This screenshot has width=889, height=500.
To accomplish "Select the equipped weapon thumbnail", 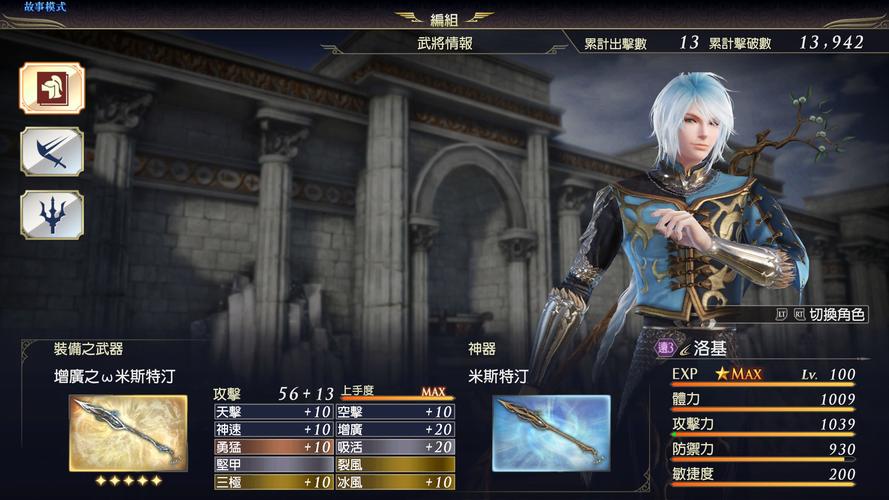I will point(128,432).
